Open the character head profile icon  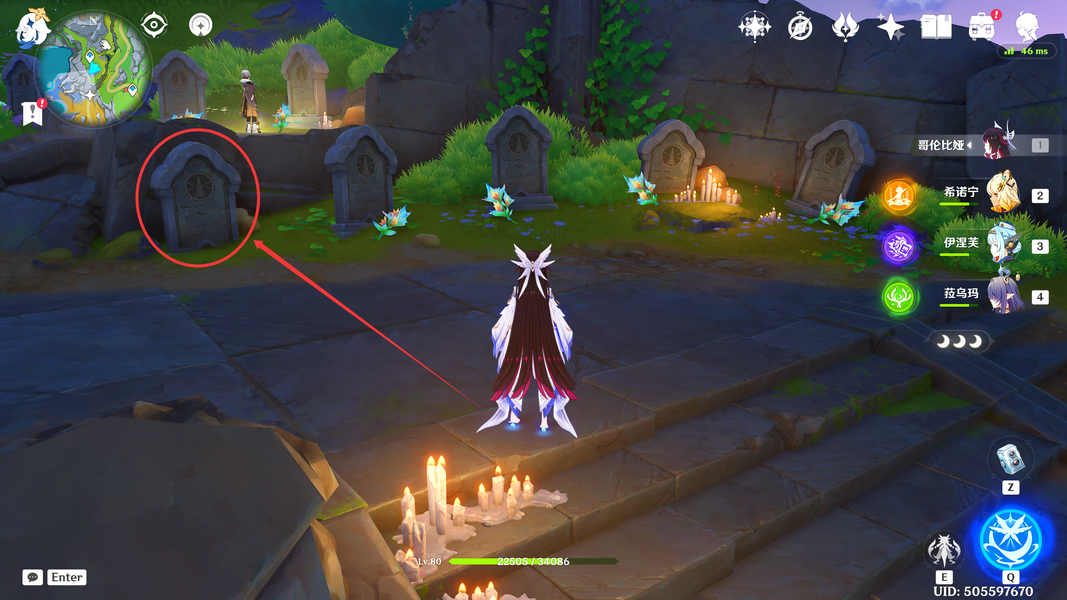[x=1027, y=27]
